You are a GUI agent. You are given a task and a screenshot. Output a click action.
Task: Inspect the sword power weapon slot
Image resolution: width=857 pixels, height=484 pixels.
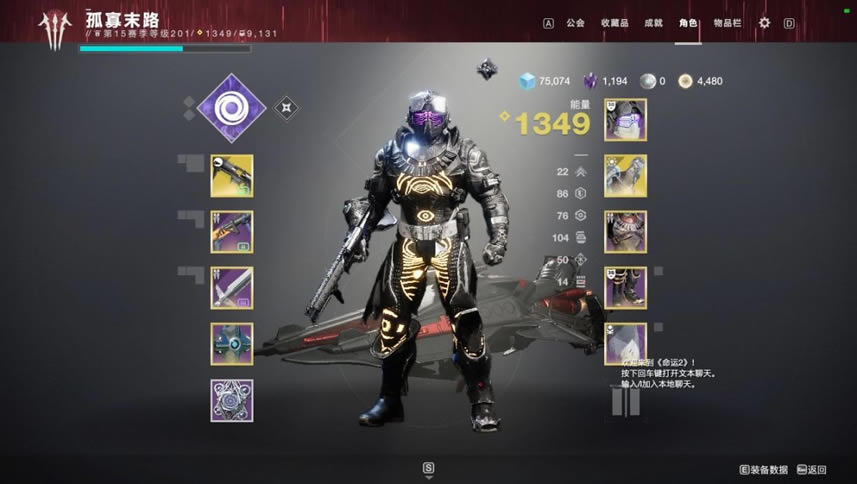point(232,288)
